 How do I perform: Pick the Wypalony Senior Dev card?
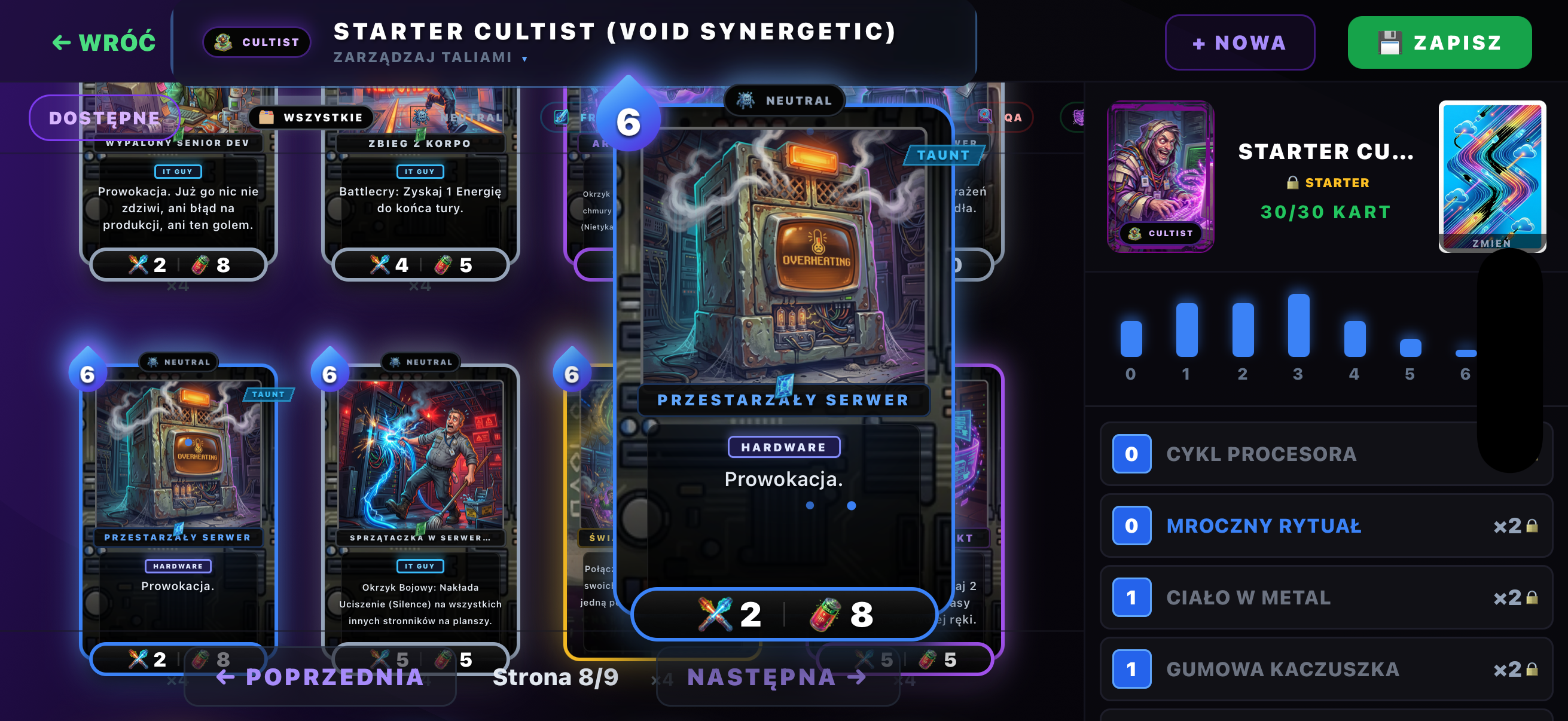pos(178,201)
